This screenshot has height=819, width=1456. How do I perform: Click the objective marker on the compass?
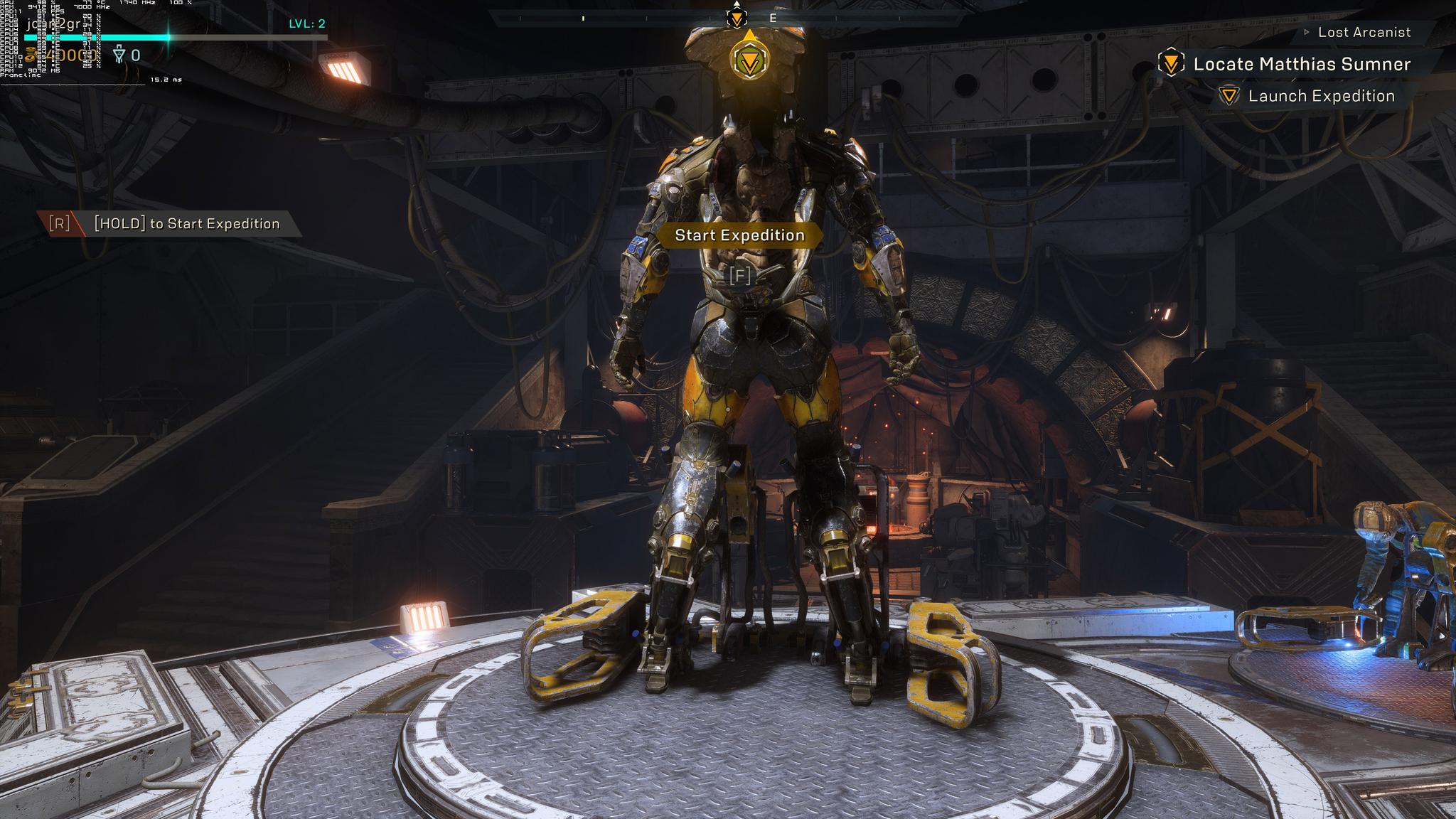click(737, 18)
